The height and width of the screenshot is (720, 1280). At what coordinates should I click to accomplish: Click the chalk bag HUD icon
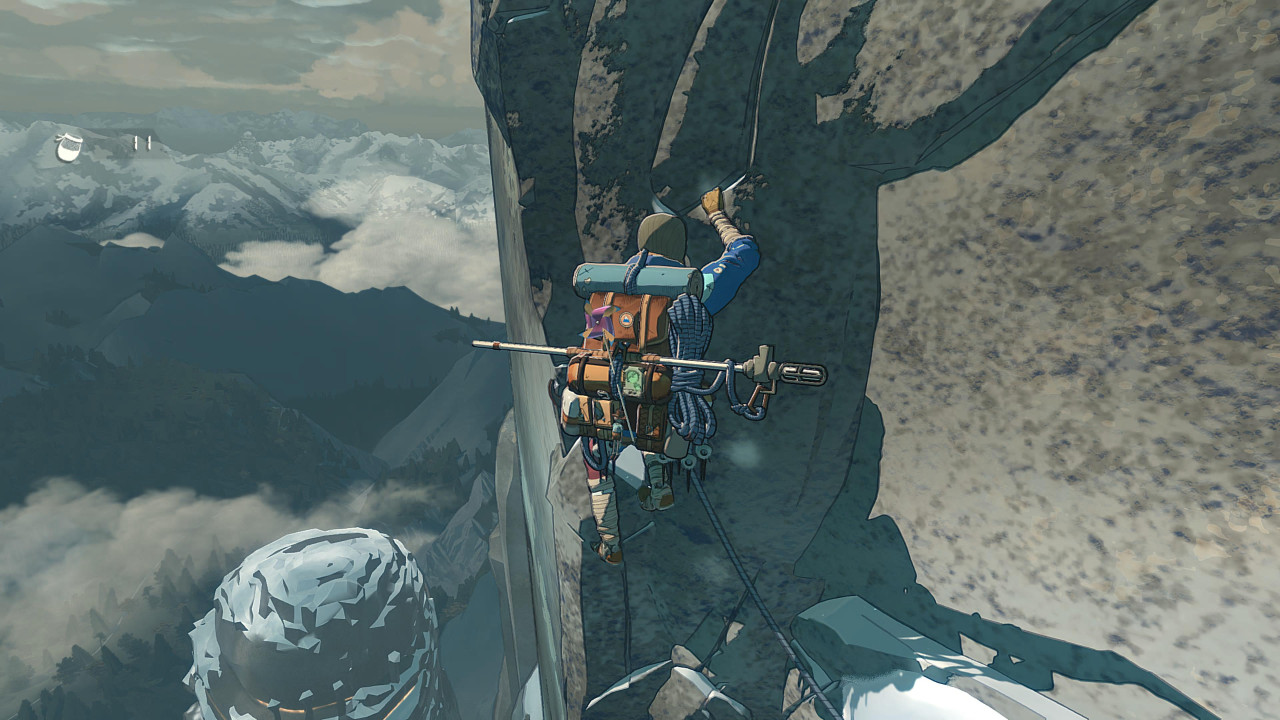[x=68, y=147]
